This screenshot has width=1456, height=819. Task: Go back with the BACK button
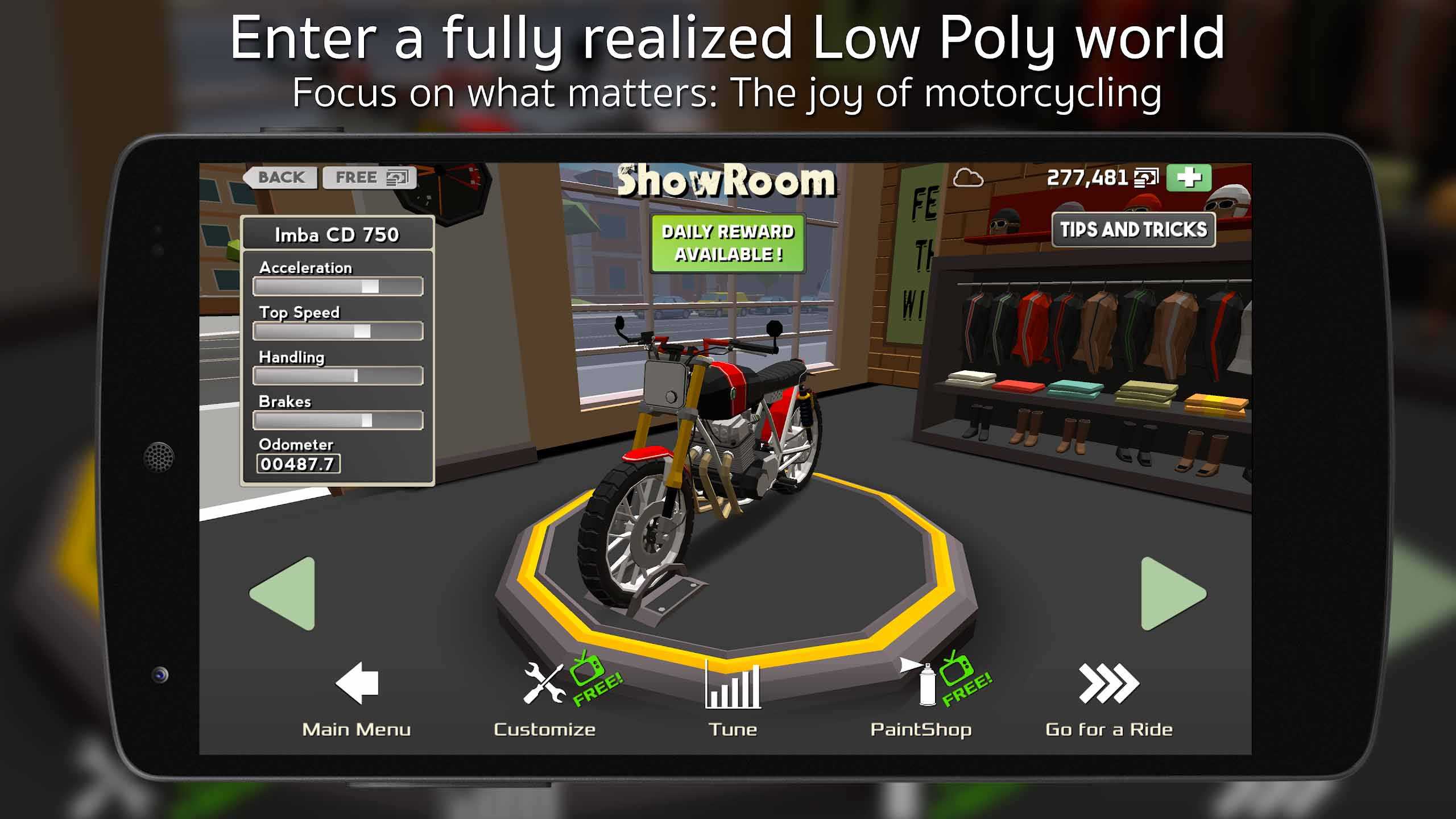(x=280, y=177)
